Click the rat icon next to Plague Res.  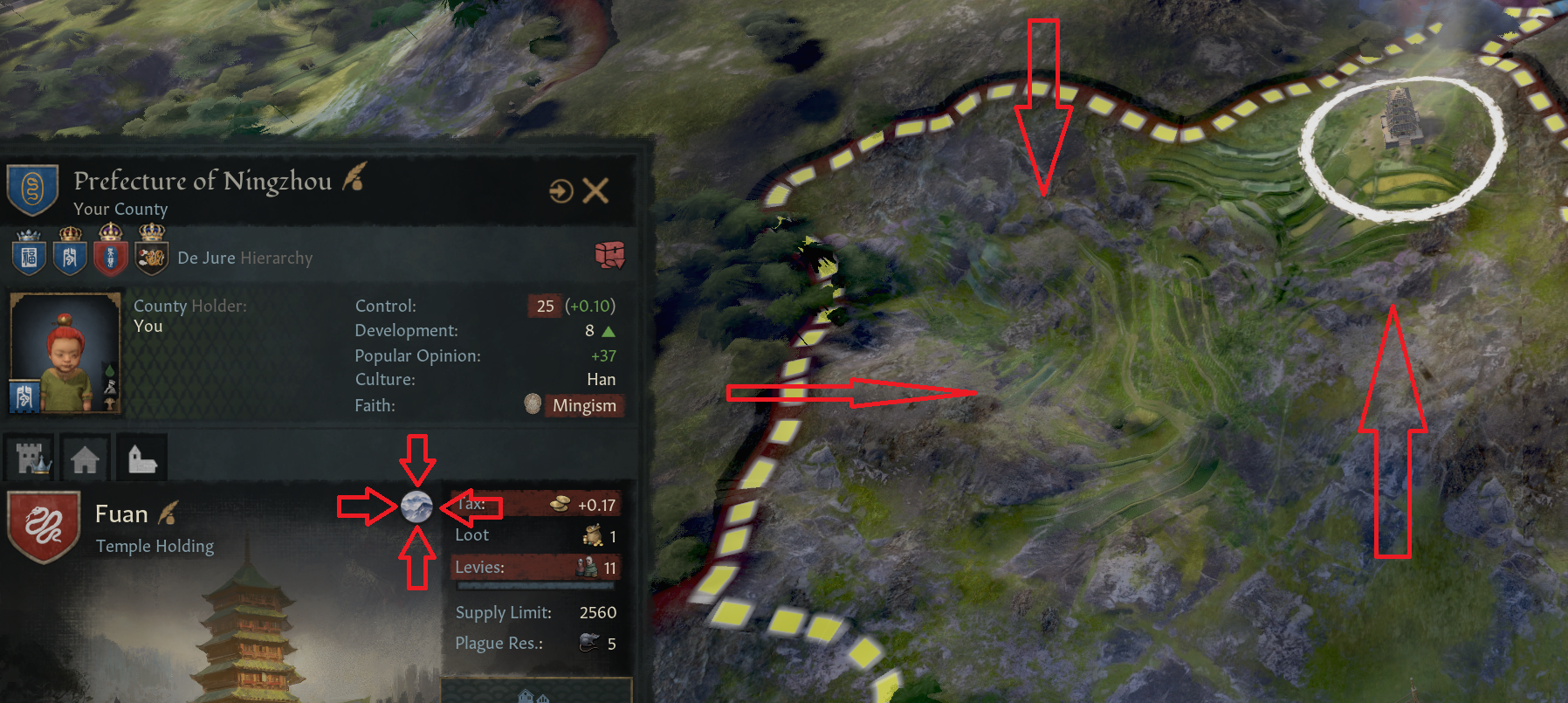click(x=589, y=644)
